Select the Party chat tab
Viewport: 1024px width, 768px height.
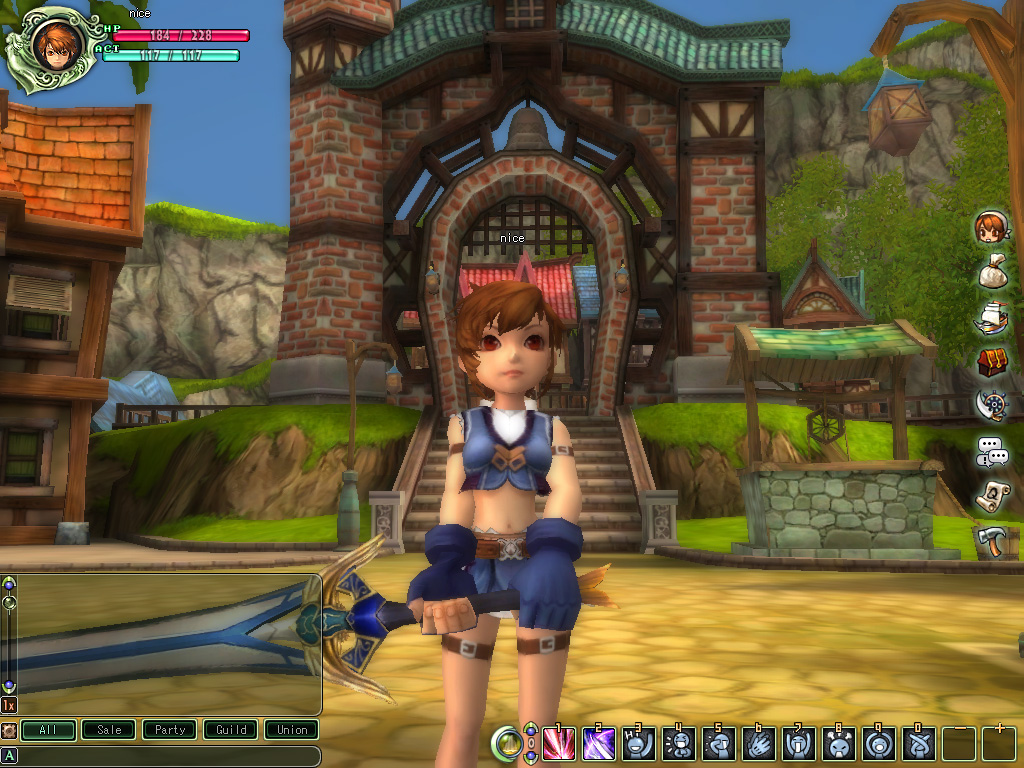170,730
